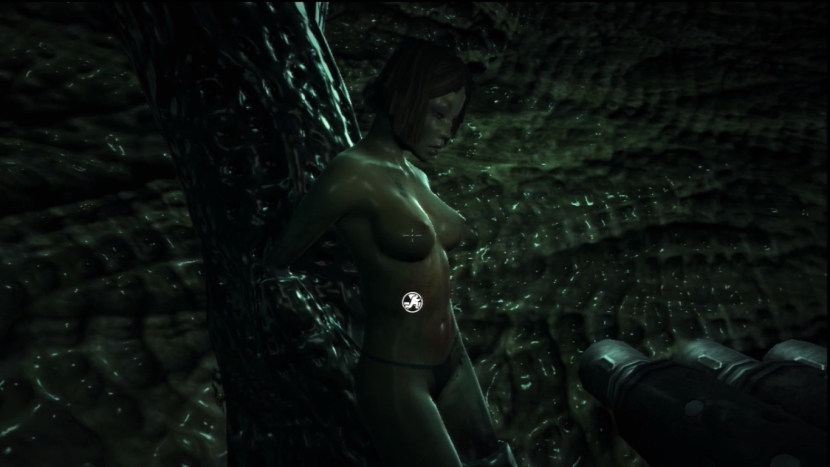Click the circular running-figure interaction icon
The width and height of the screenshot is (830, 467).
411,300
